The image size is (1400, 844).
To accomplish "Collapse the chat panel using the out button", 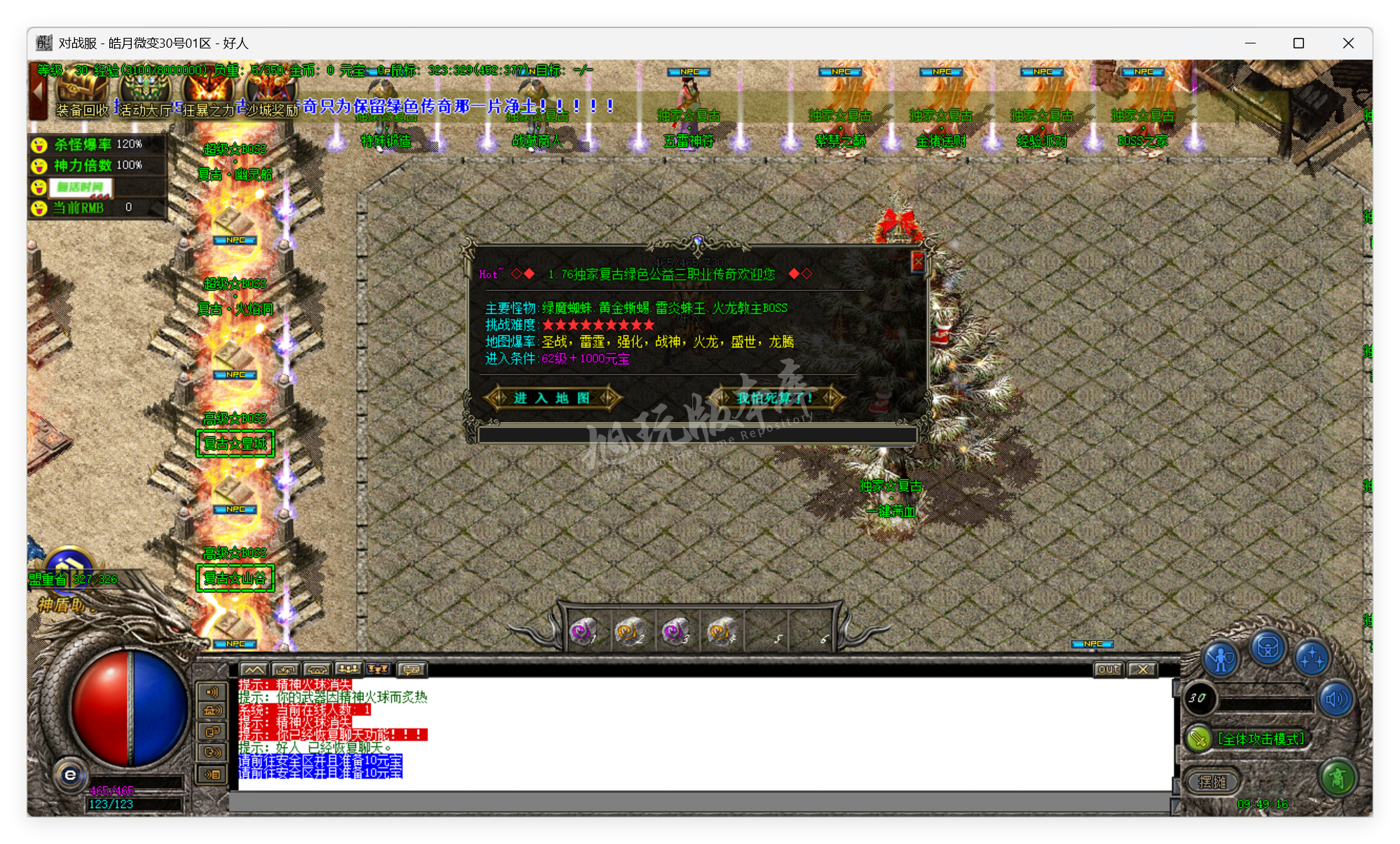I will coord(1108,669).
